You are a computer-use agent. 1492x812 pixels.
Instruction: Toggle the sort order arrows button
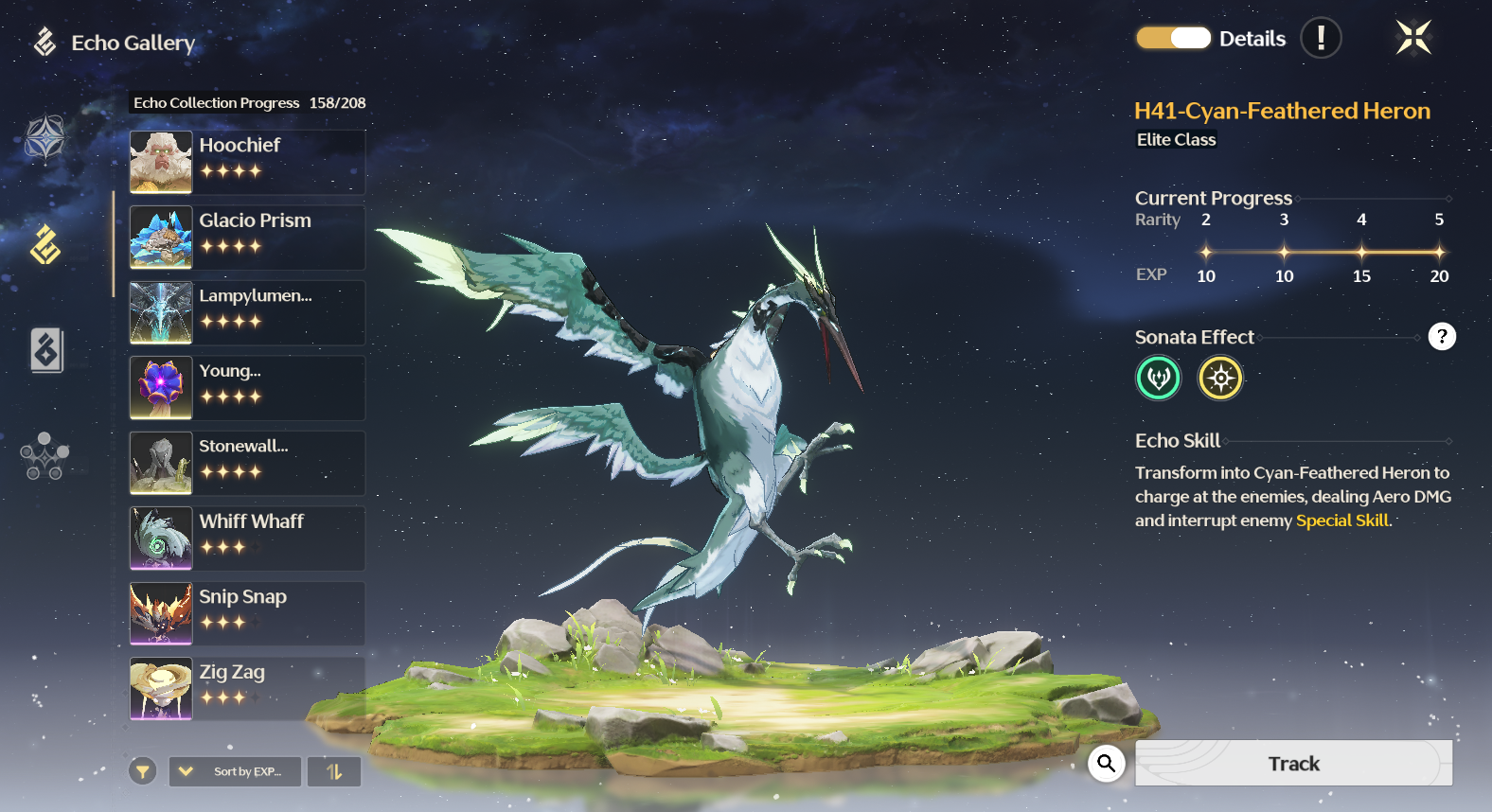pos(333,771)
